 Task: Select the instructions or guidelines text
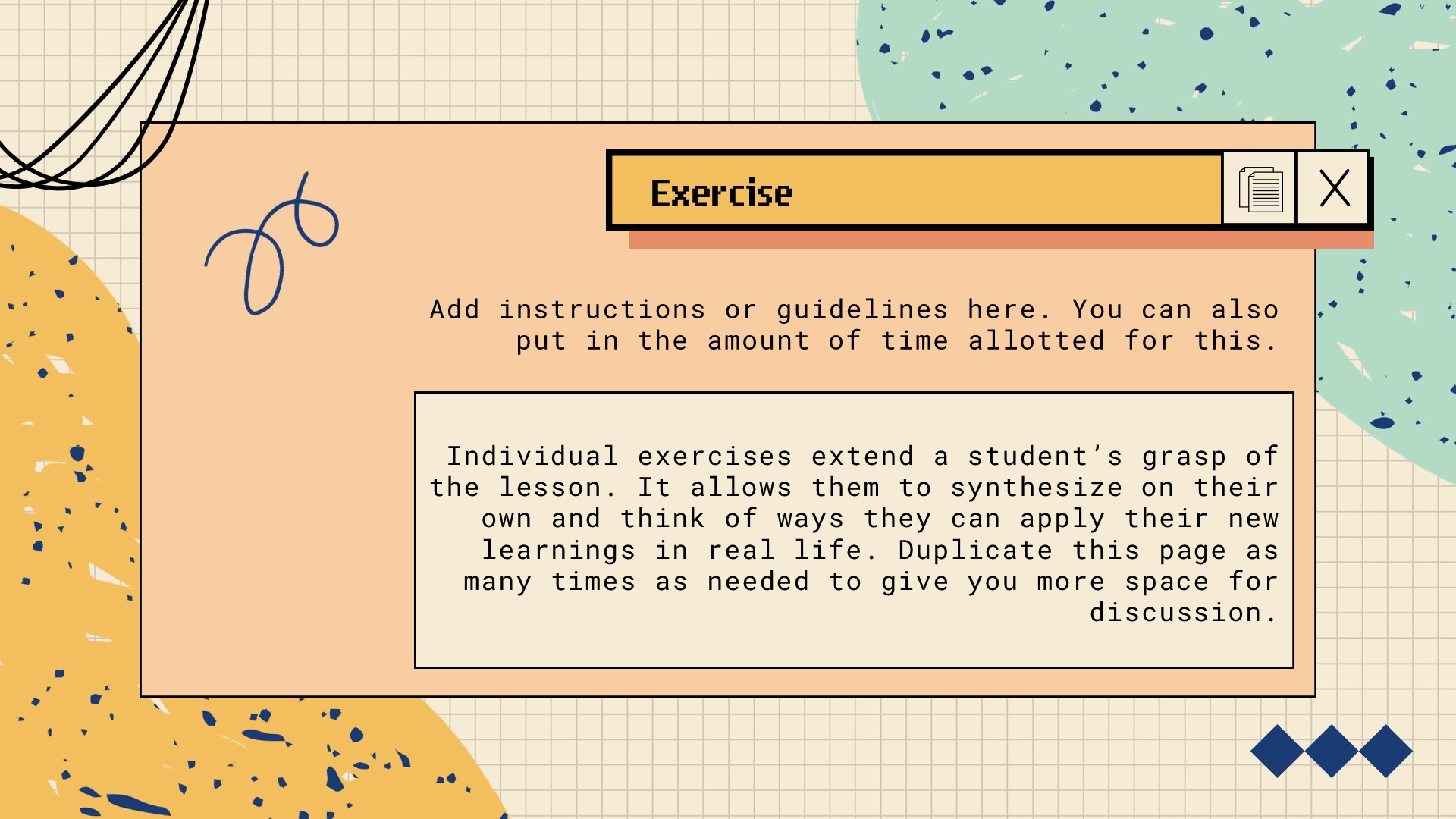click(x=854, y=325)
